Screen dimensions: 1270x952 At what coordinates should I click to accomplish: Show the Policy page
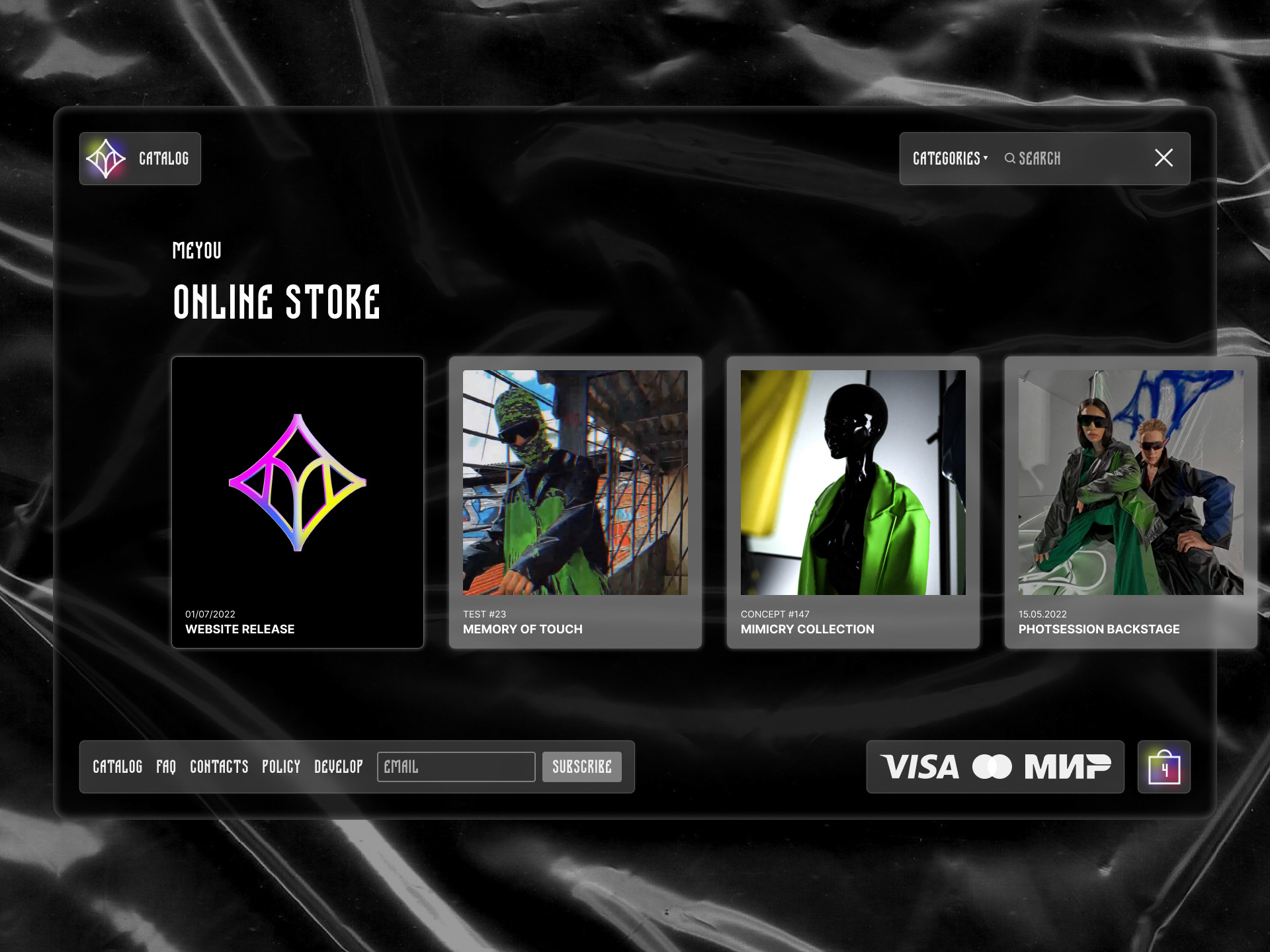coord(281,767)
